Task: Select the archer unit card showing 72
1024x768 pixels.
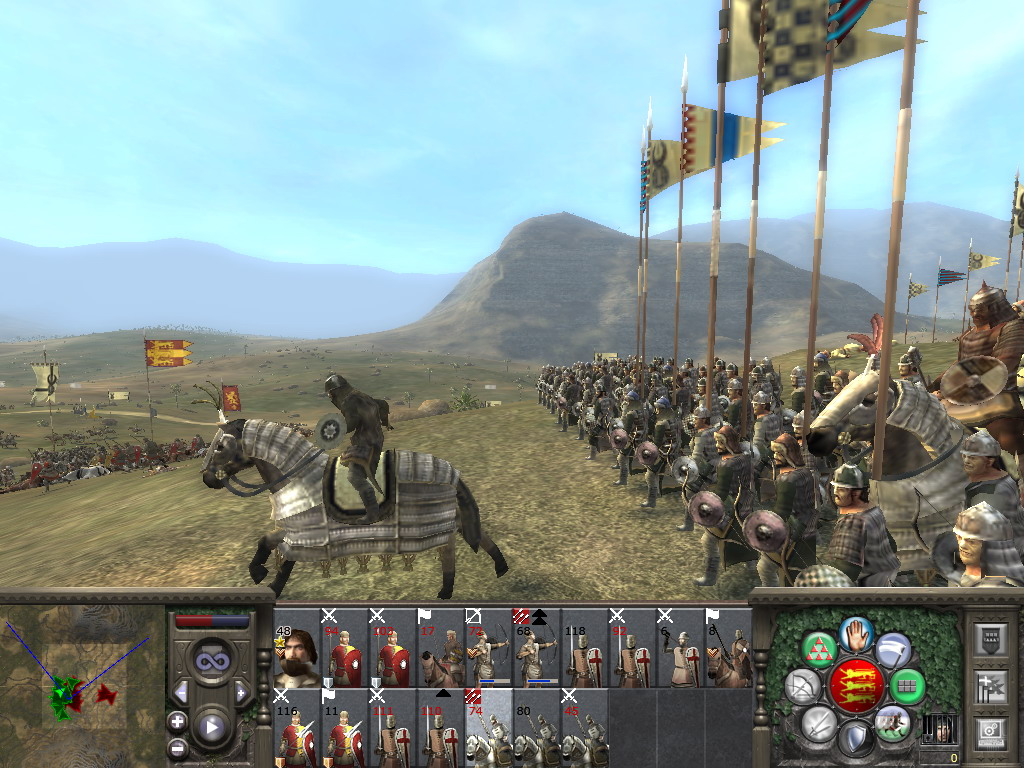Action: (x=488, y=648)
